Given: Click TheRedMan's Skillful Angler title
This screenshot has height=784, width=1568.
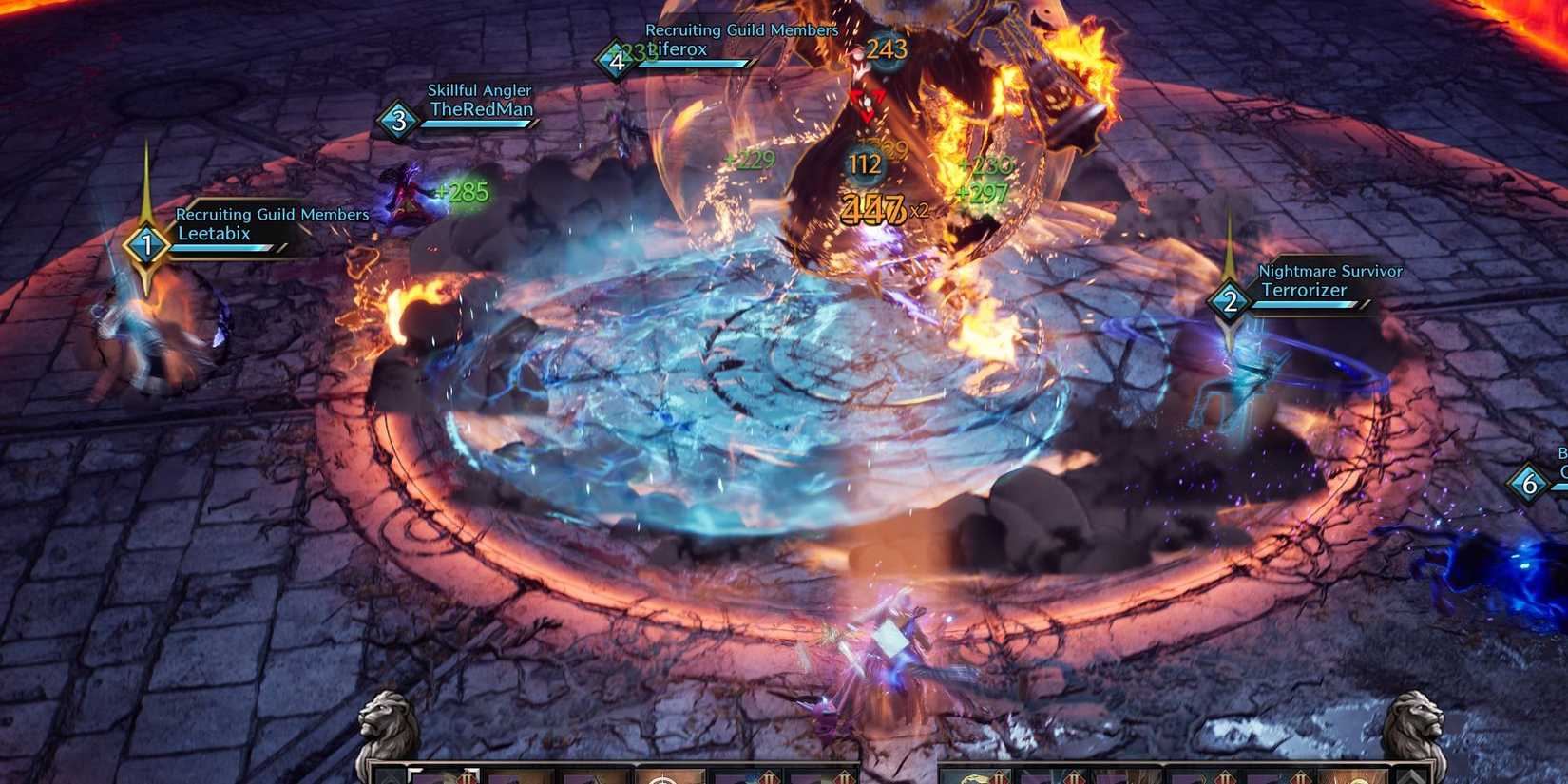Looking at the screenshot, I should point(480,89).
